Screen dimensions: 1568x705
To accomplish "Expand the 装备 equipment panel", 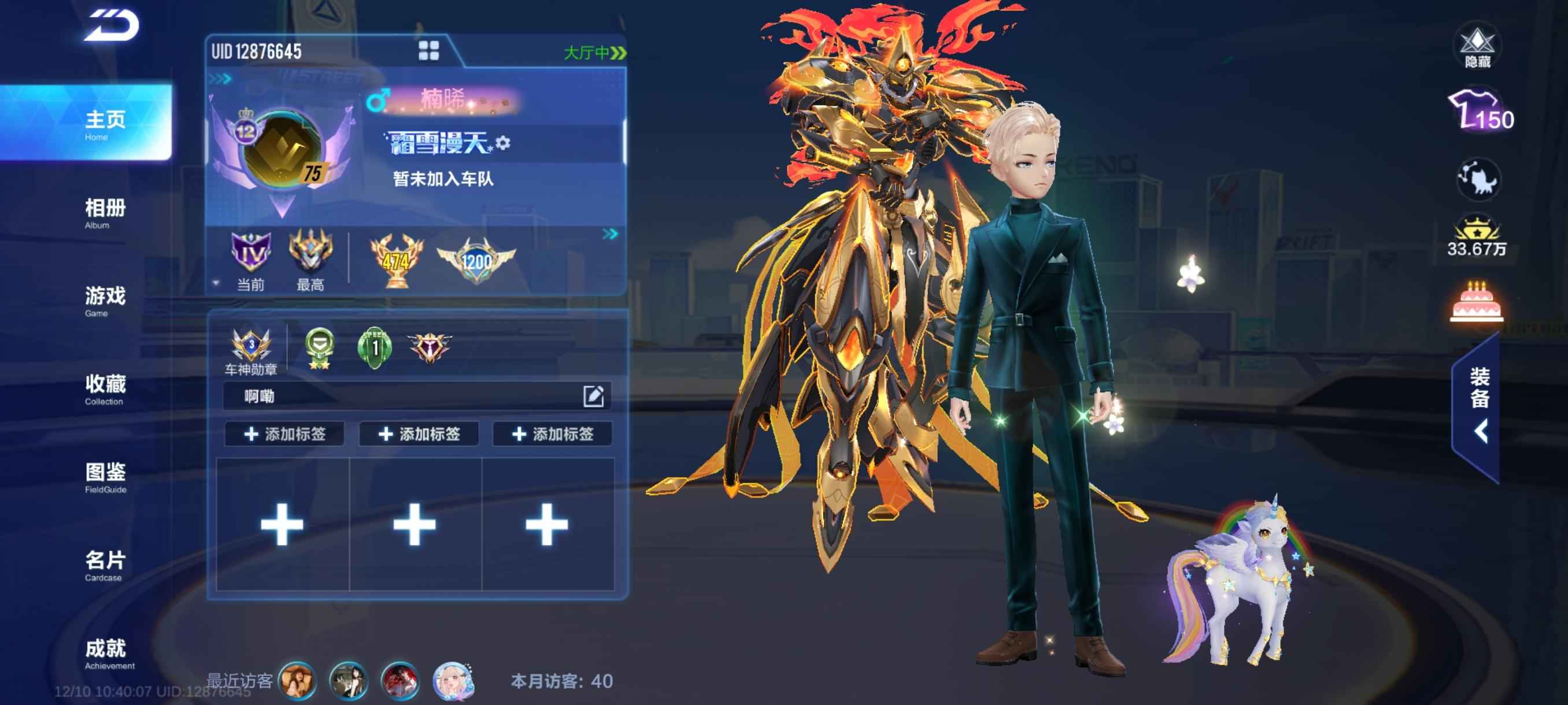I will point(1478,407).
